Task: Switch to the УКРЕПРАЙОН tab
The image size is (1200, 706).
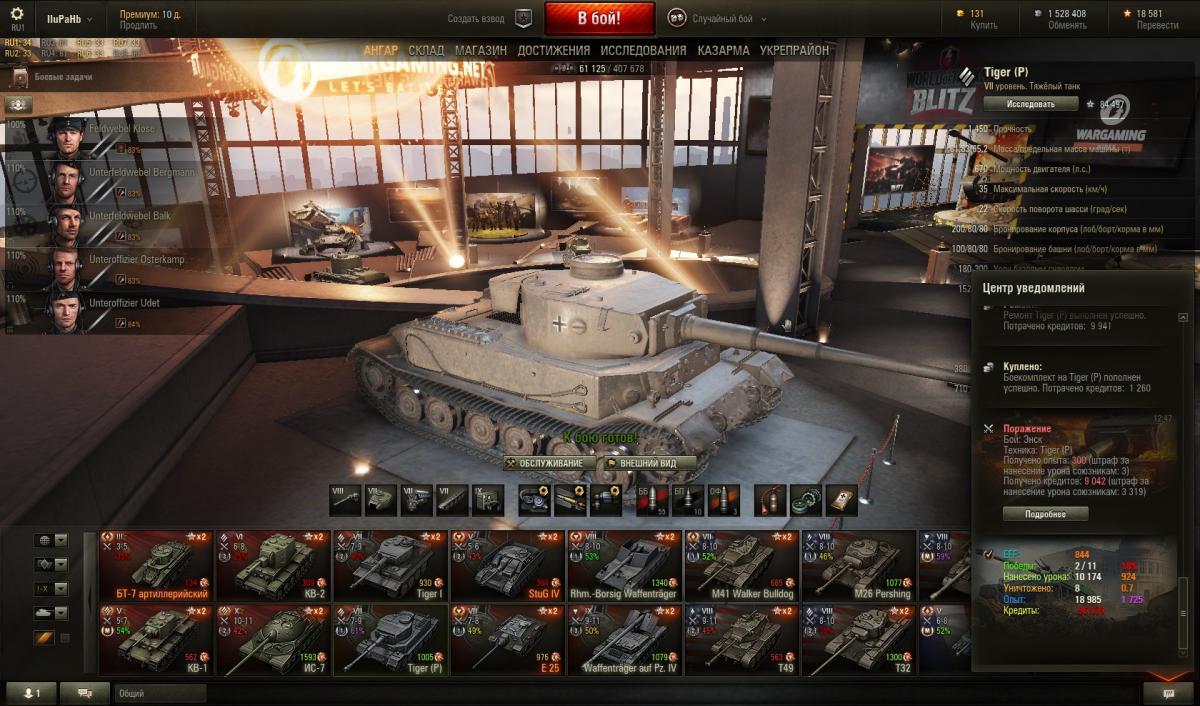Action: [794, 50]
